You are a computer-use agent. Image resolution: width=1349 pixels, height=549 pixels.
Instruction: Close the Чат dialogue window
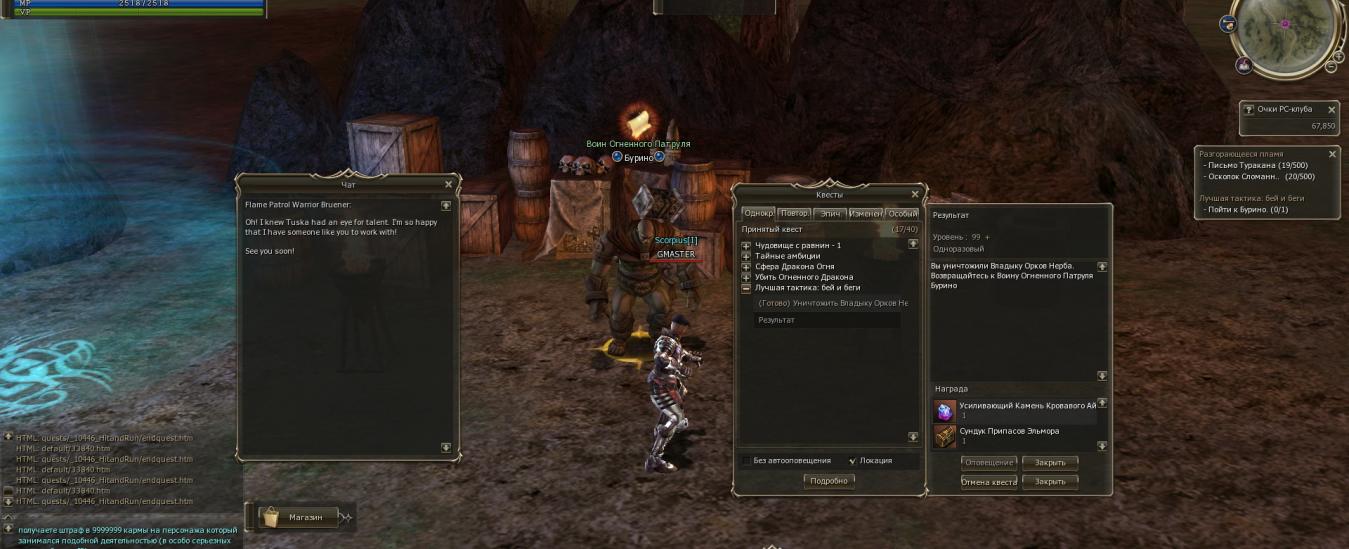[x=448, y=184]
